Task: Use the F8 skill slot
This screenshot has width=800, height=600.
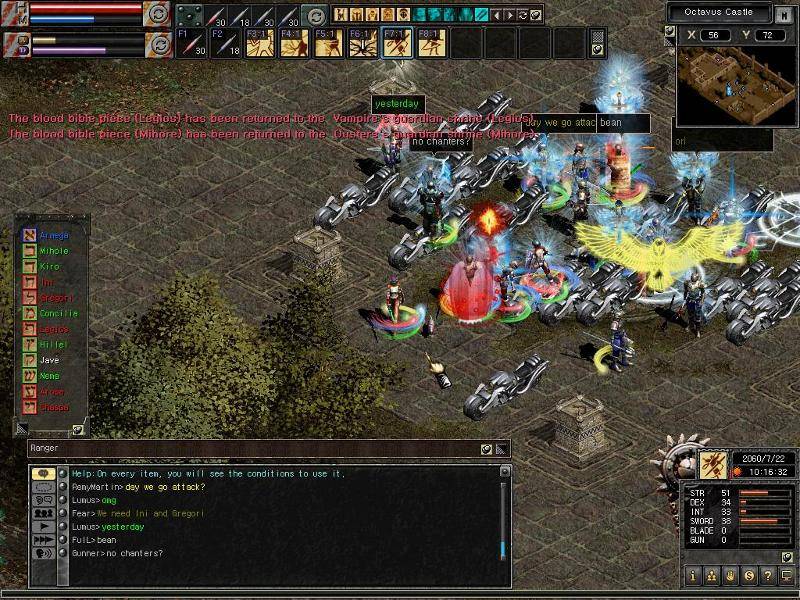Action: pos(429,43)
